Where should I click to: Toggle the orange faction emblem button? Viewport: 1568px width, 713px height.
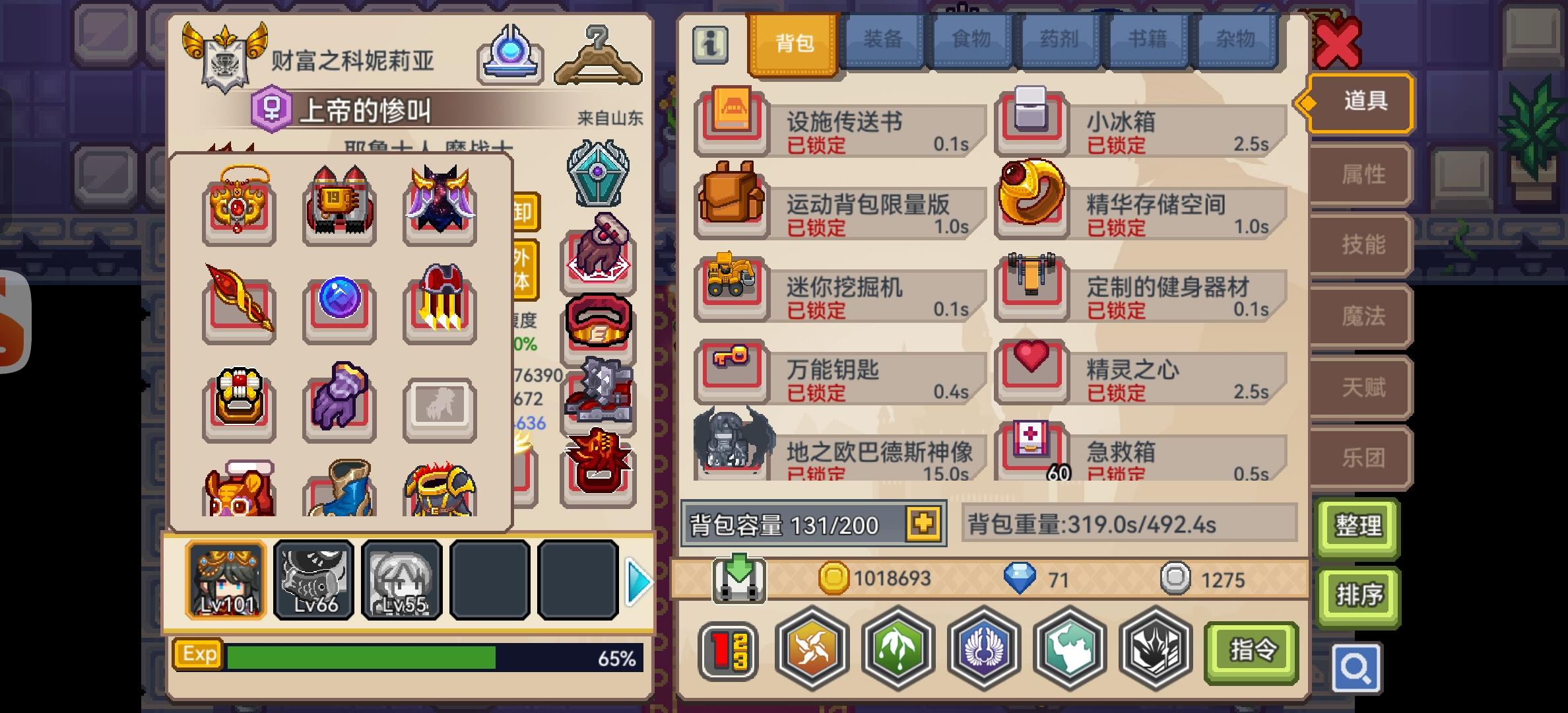coord(813,650)
